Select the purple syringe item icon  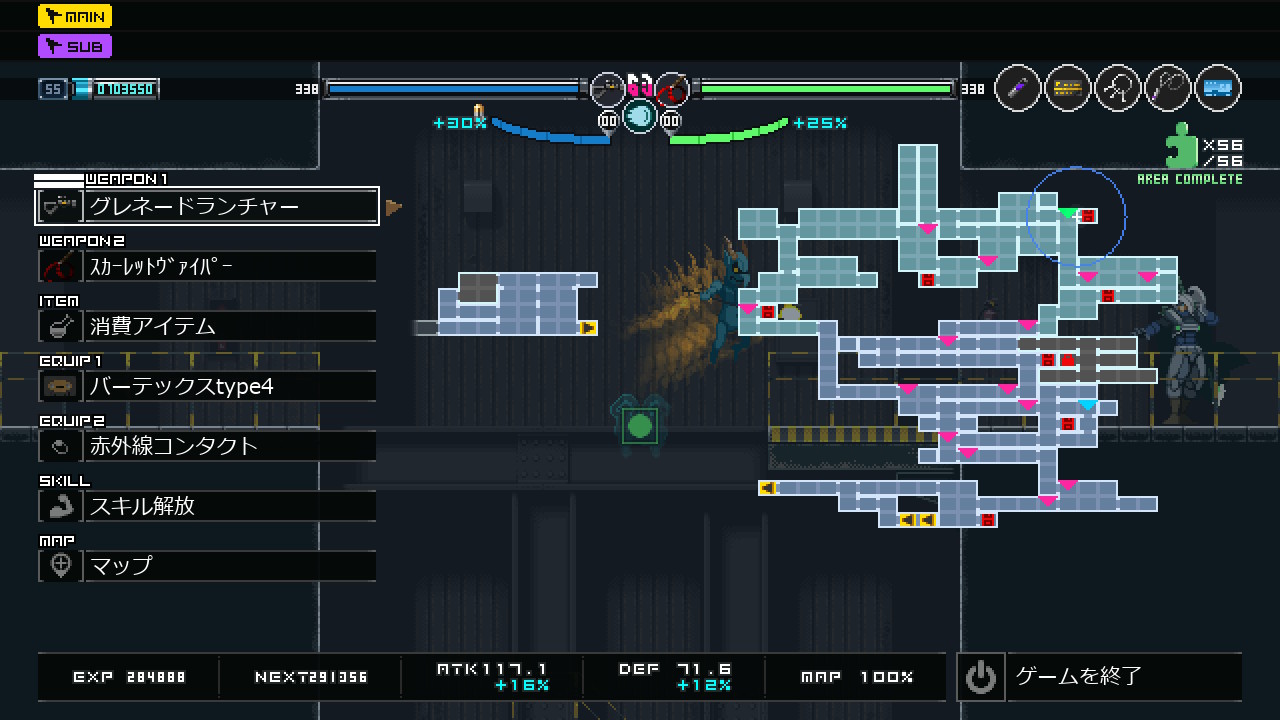pyautogui.click(x=1018, y=89)
